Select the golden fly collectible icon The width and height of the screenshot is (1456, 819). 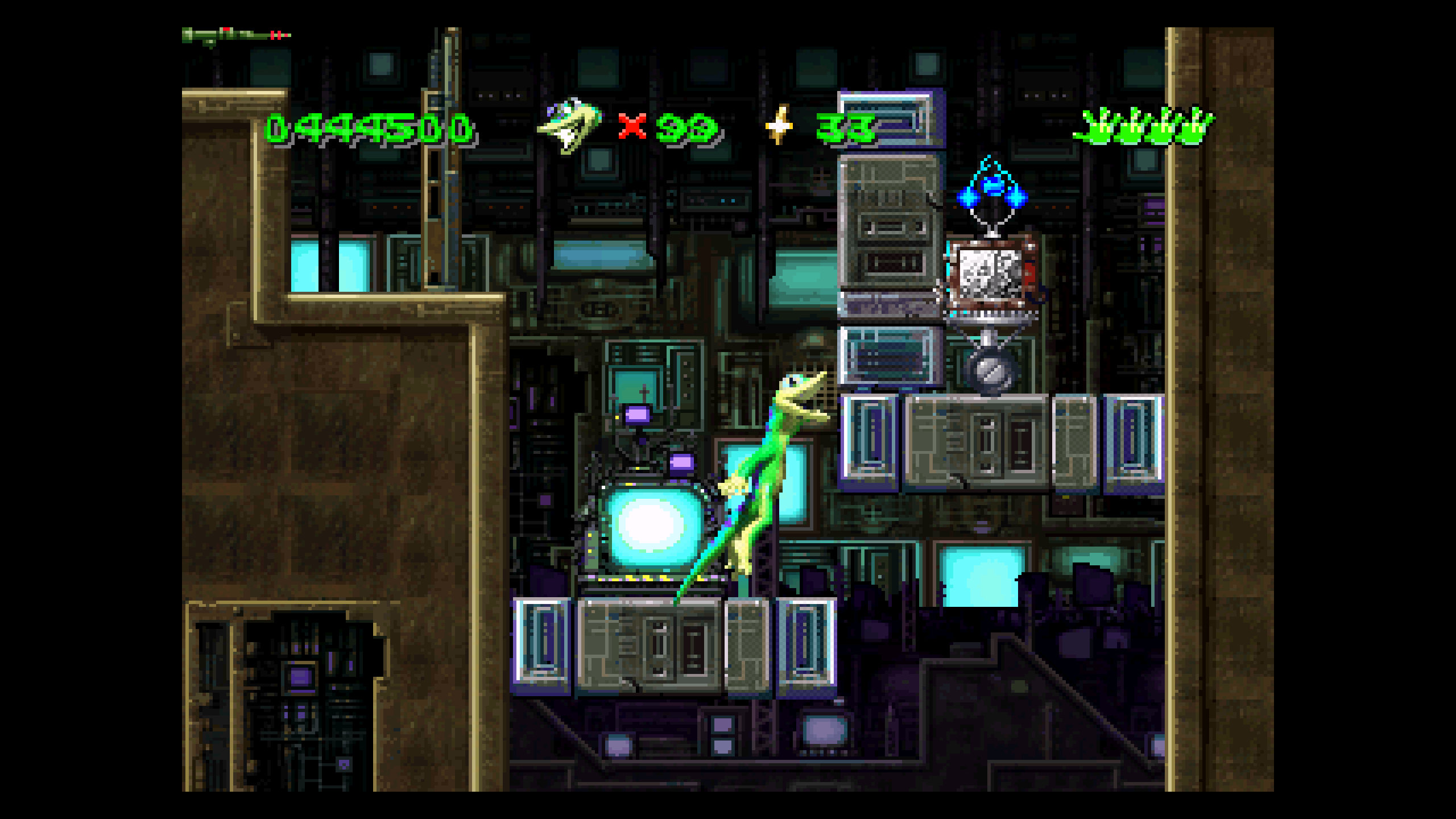[x=779, y=125]
